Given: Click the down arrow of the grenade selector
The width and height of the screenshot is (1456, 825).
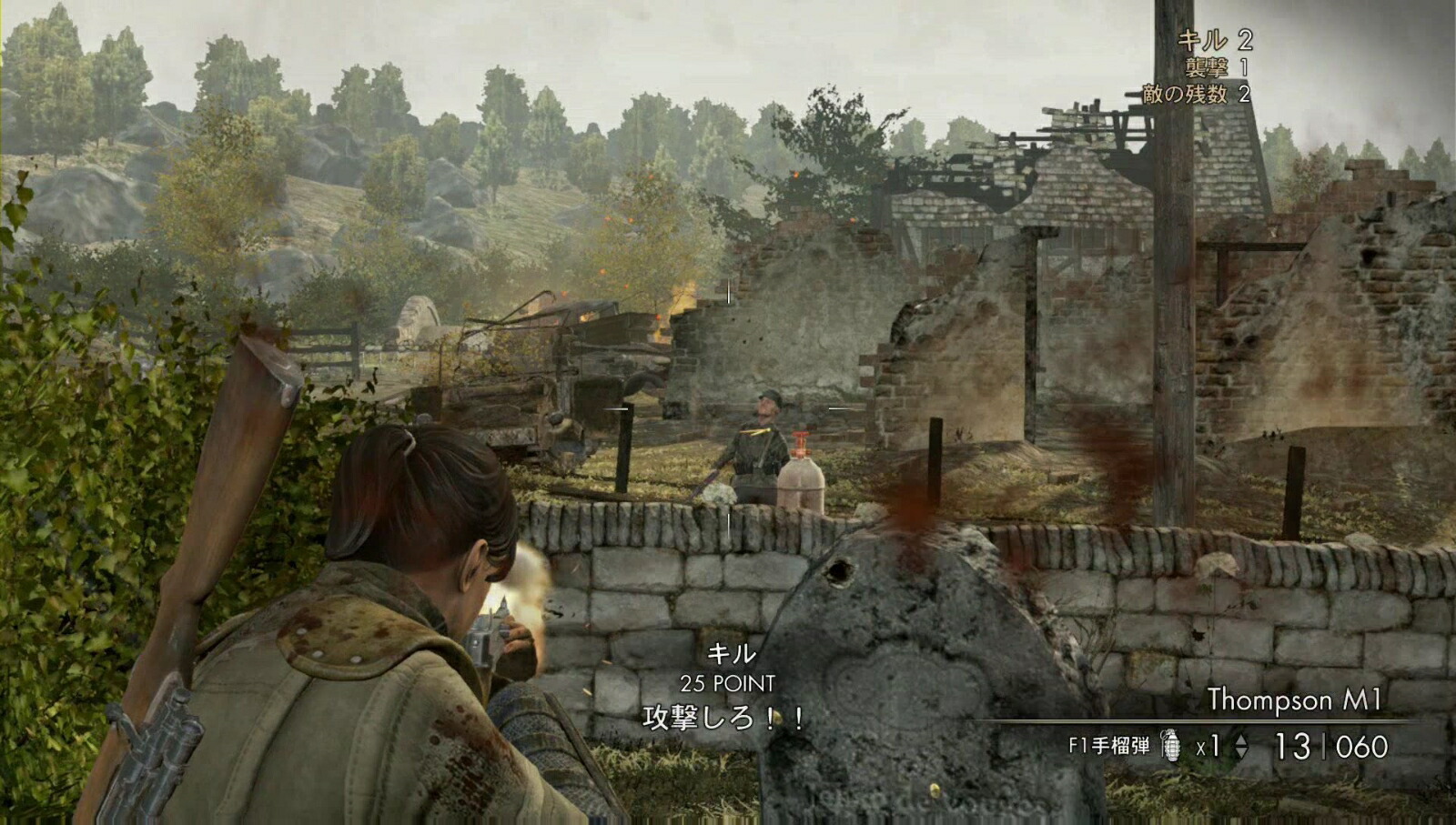Looking at the screenshot, I should point(1241,751).
